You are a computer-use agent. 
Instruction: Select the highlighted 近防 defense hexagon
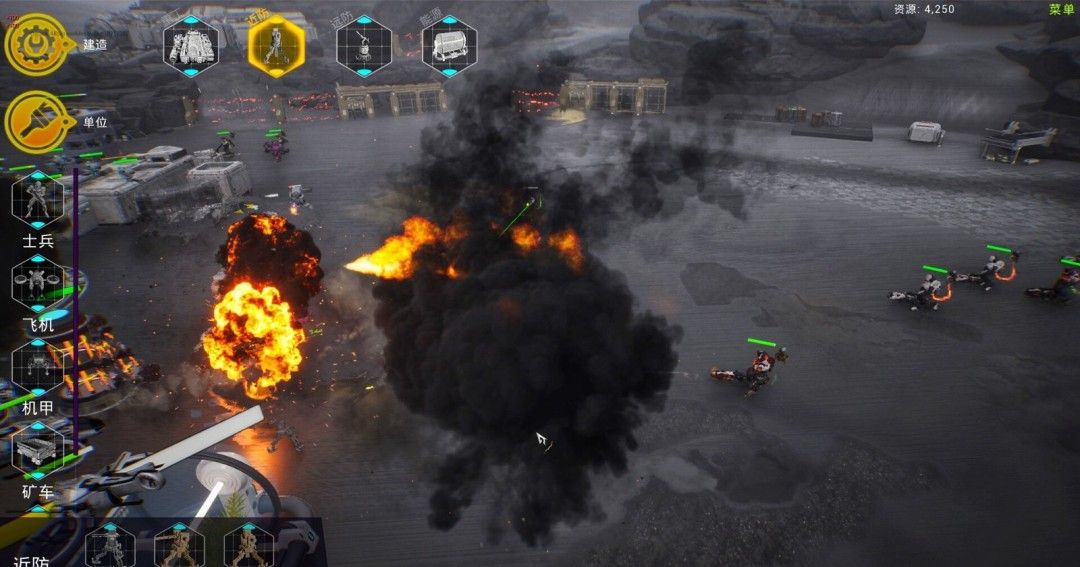tap(276, 46)
